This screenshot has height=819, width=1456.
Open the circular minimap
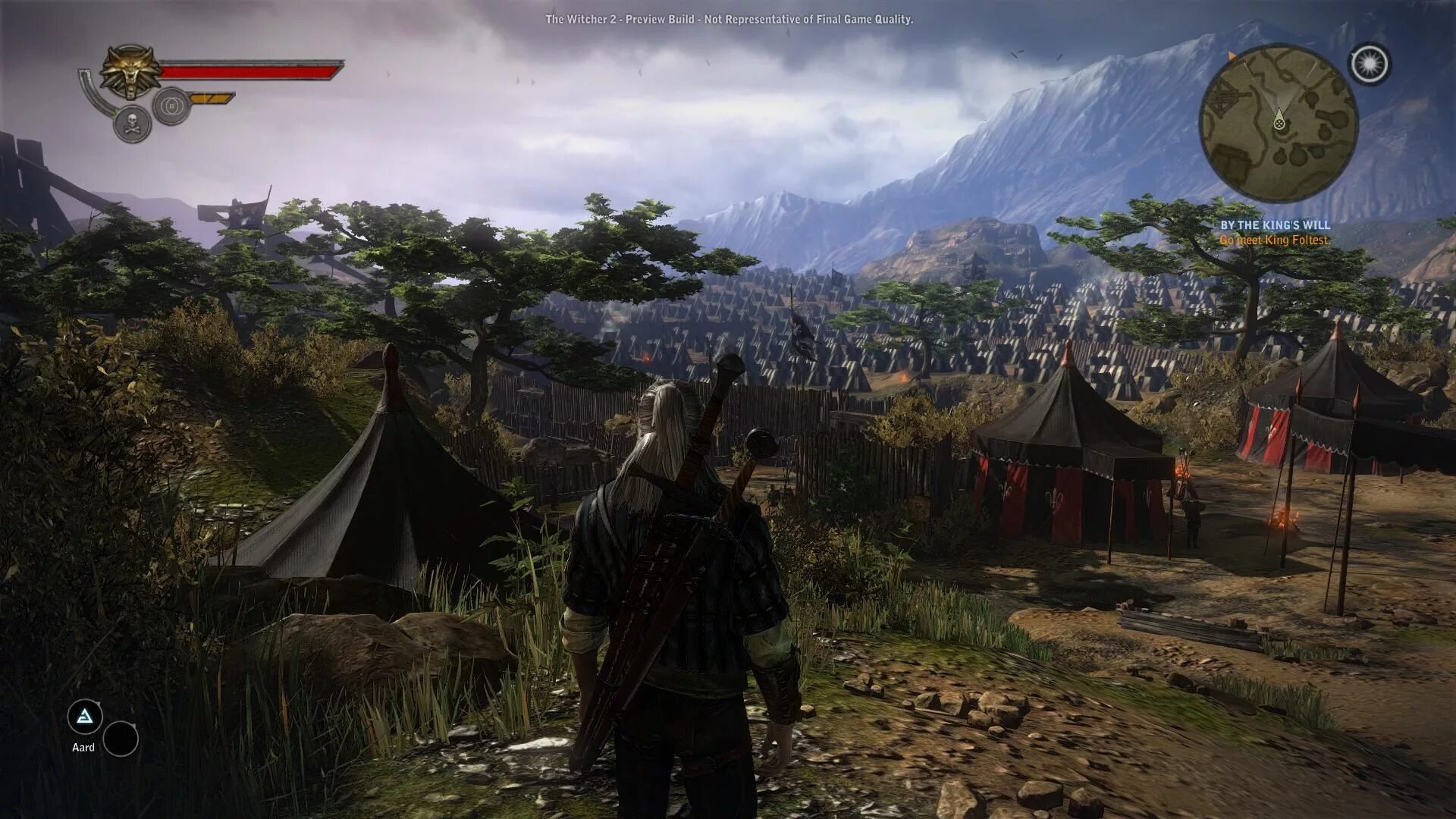[x=1278, y=123]
